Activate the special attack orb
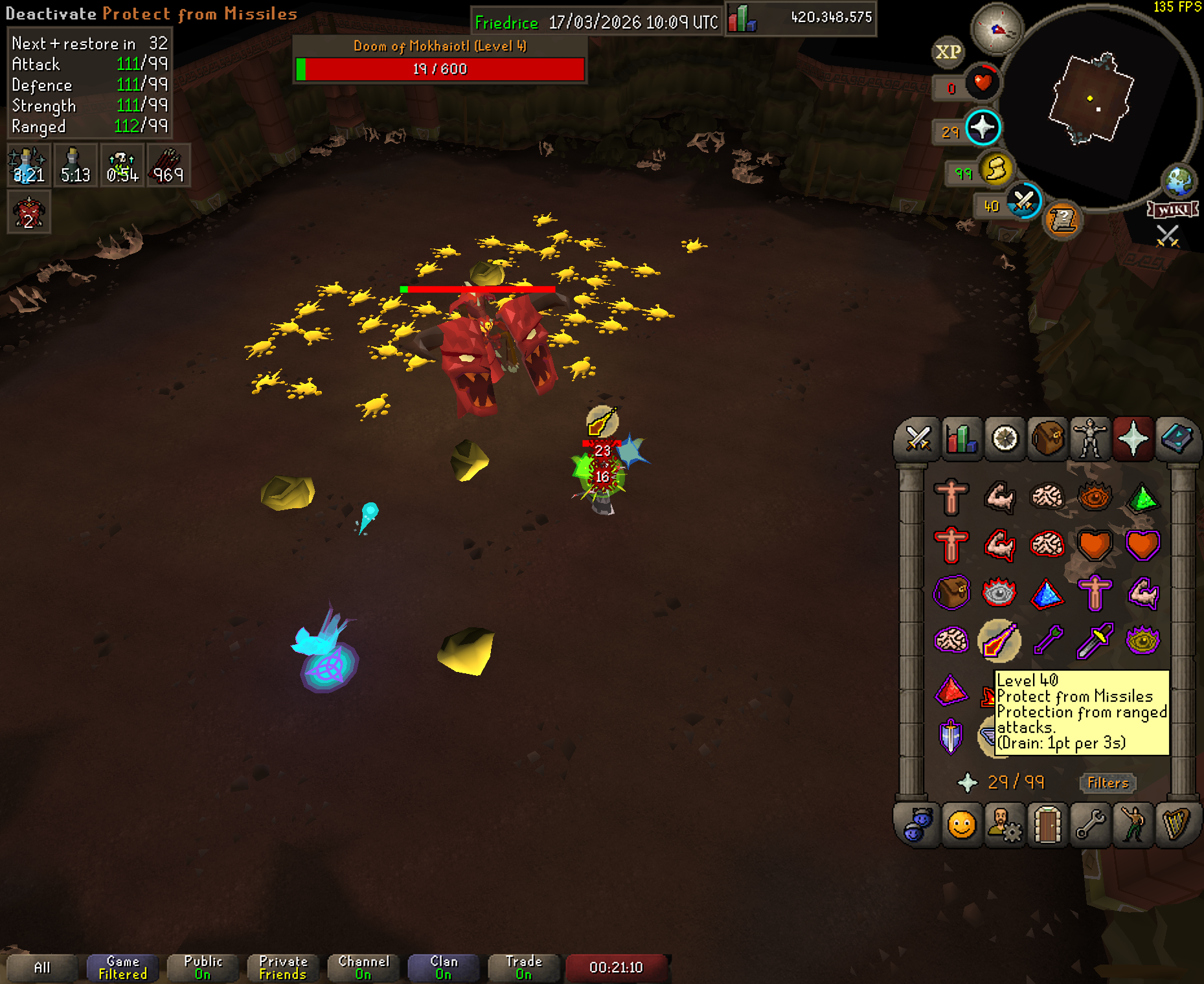Viewport: 1204px width, 984px height. (x=1024, y=201)
